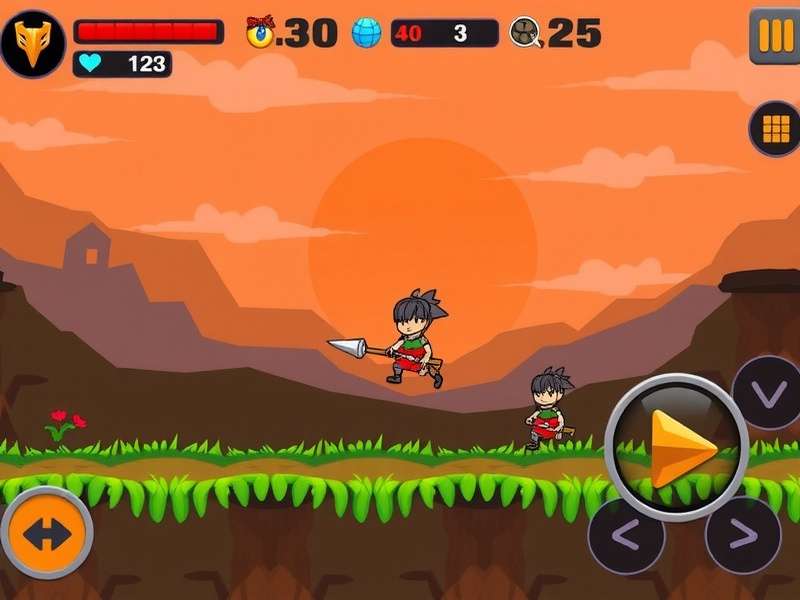Tap the orange double-arrow swap button
Screen dimensions: 800x600
click(x=46, y=533)
